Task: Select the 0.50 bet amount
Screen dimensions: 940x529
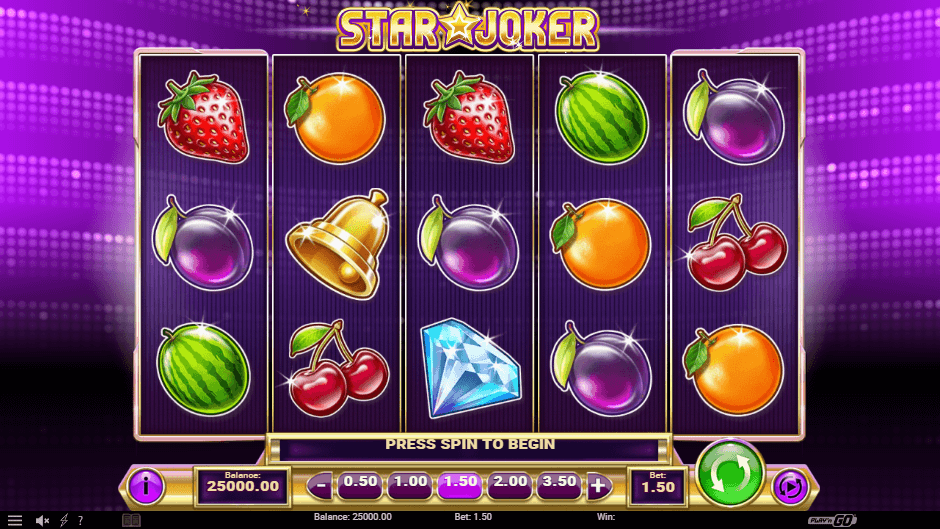Action: tap(360, 483)
